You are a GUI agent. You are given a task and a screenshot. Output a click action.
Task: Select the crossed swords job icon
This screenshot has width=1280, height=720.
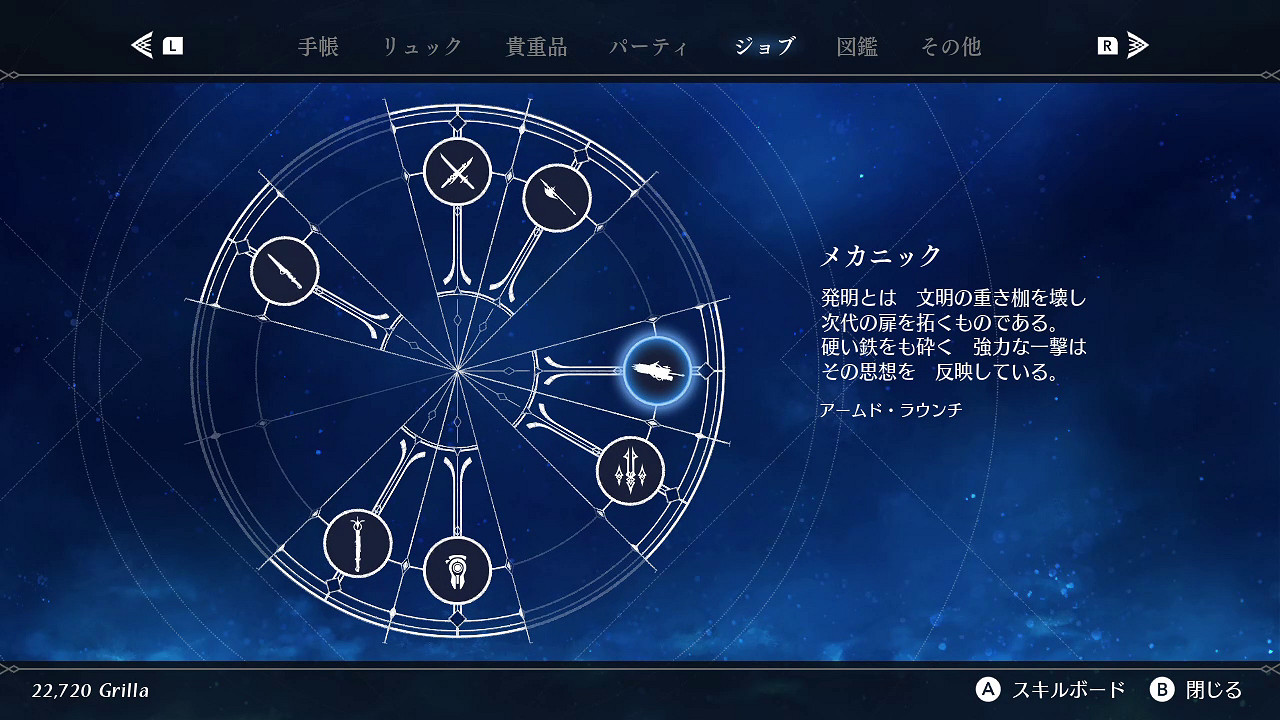tap(457, 171)
